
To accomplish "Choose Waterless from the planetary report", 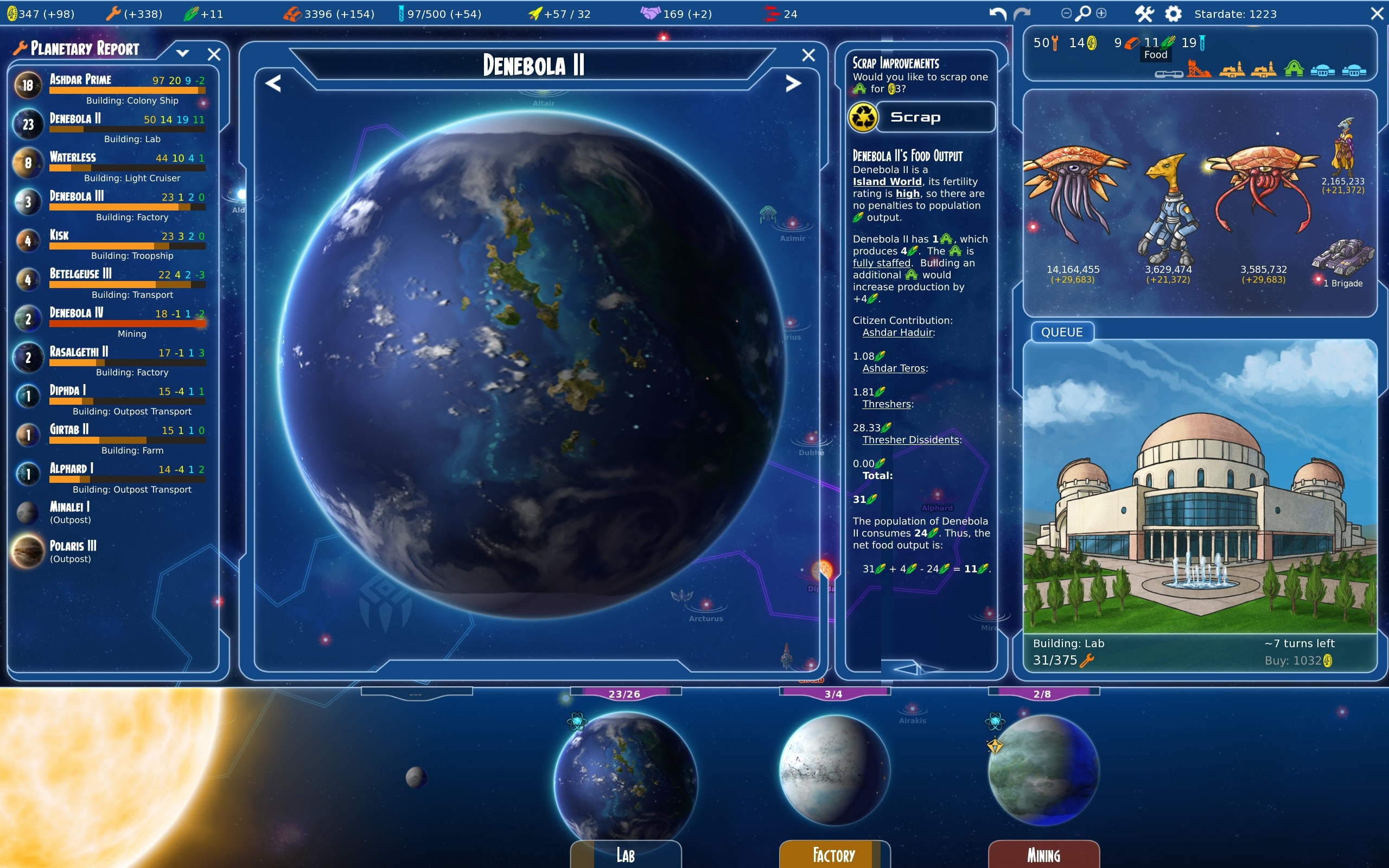I will [73, 157].
